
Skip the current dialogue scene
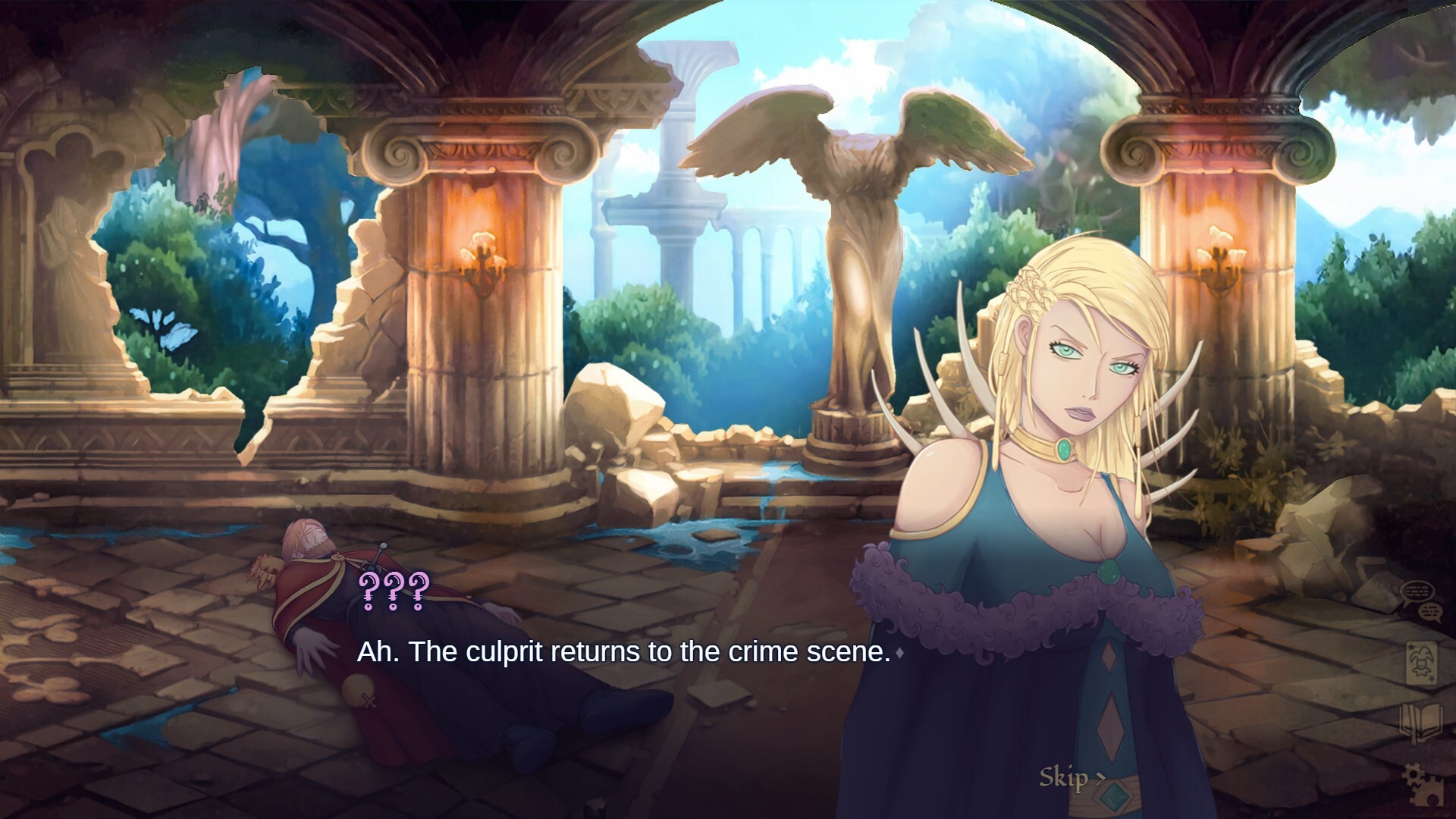coord(1071,777)
